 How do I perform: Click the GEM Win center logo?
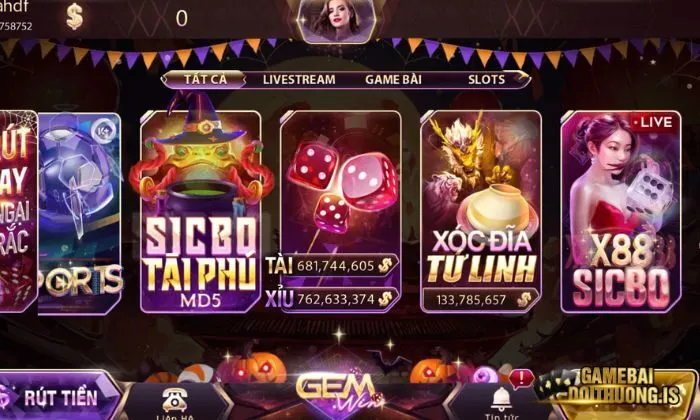[x=336, y=390]
